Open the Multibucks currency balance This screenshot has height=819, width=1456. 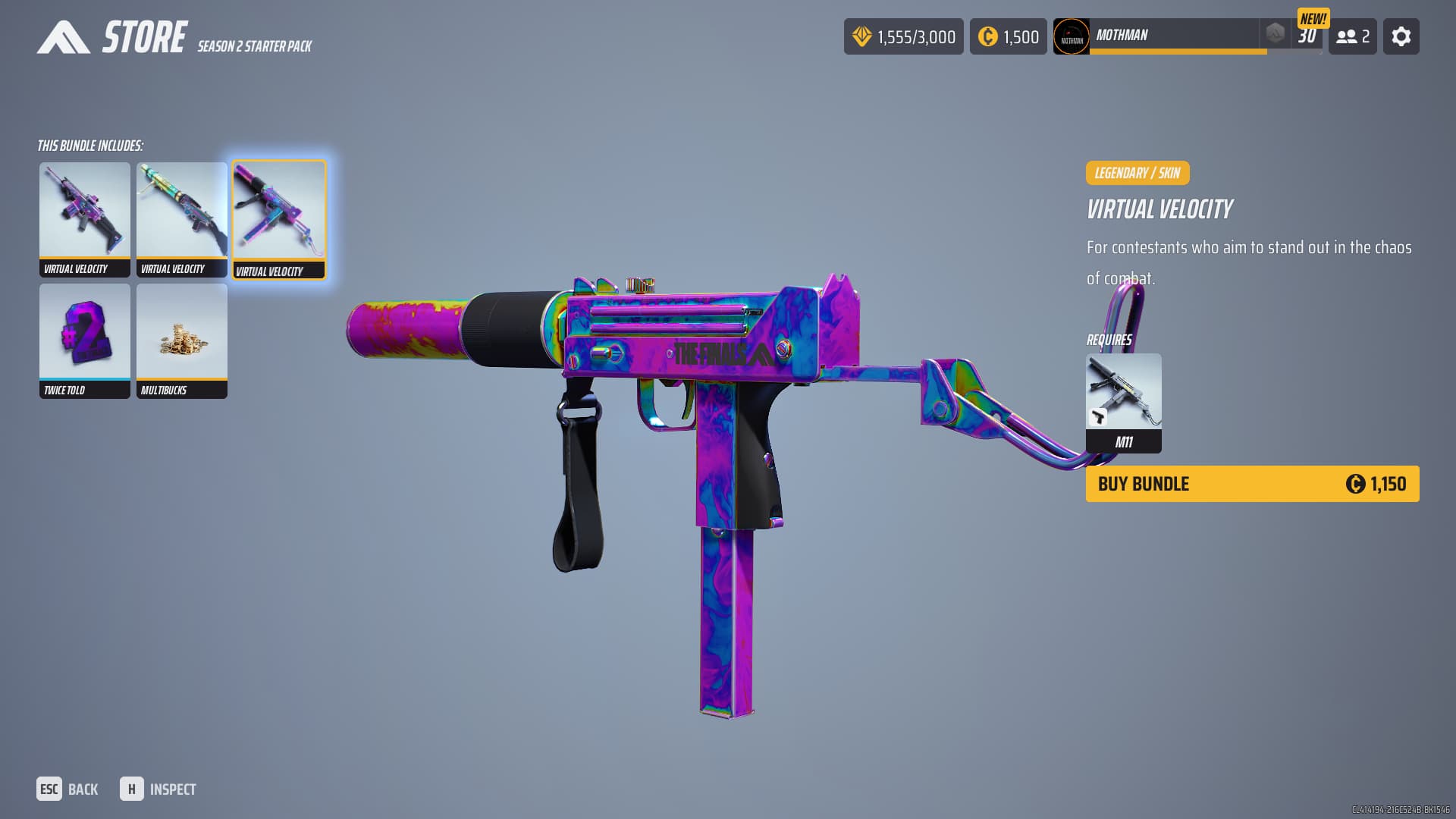[1008, 36]
